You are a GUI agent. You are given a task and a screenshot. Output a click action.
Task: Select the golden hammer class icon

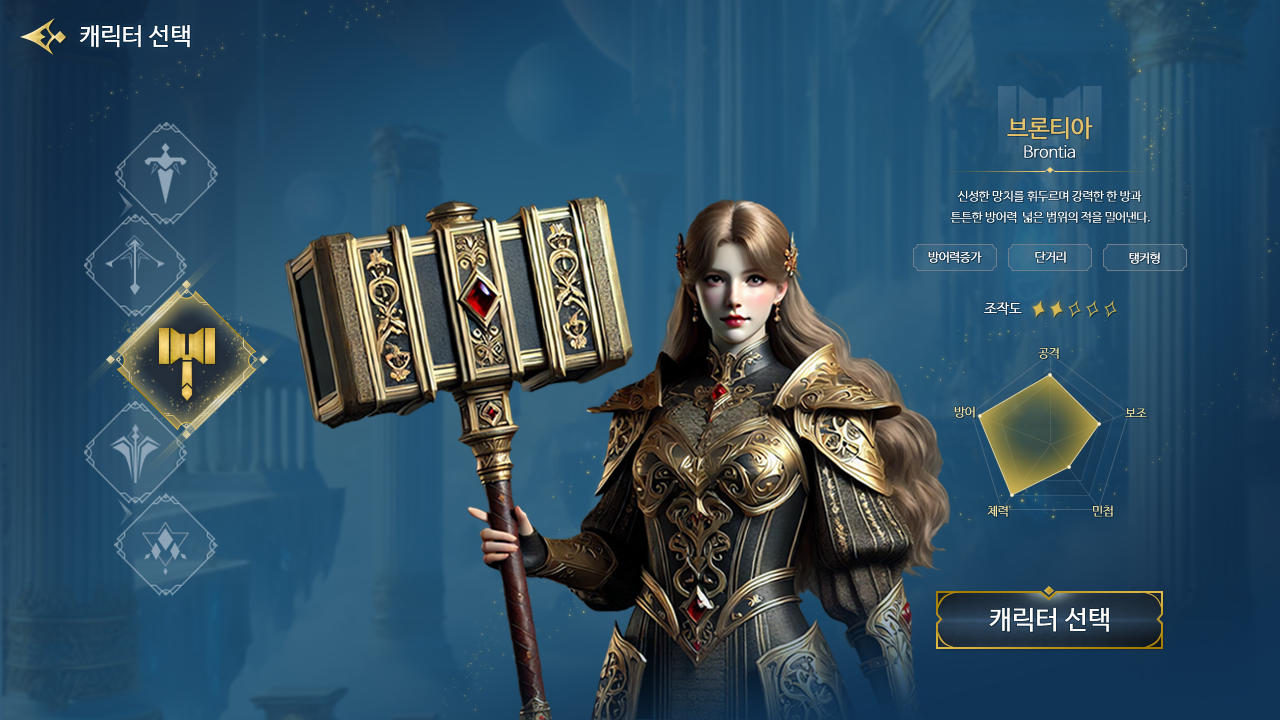click(186, 359)
